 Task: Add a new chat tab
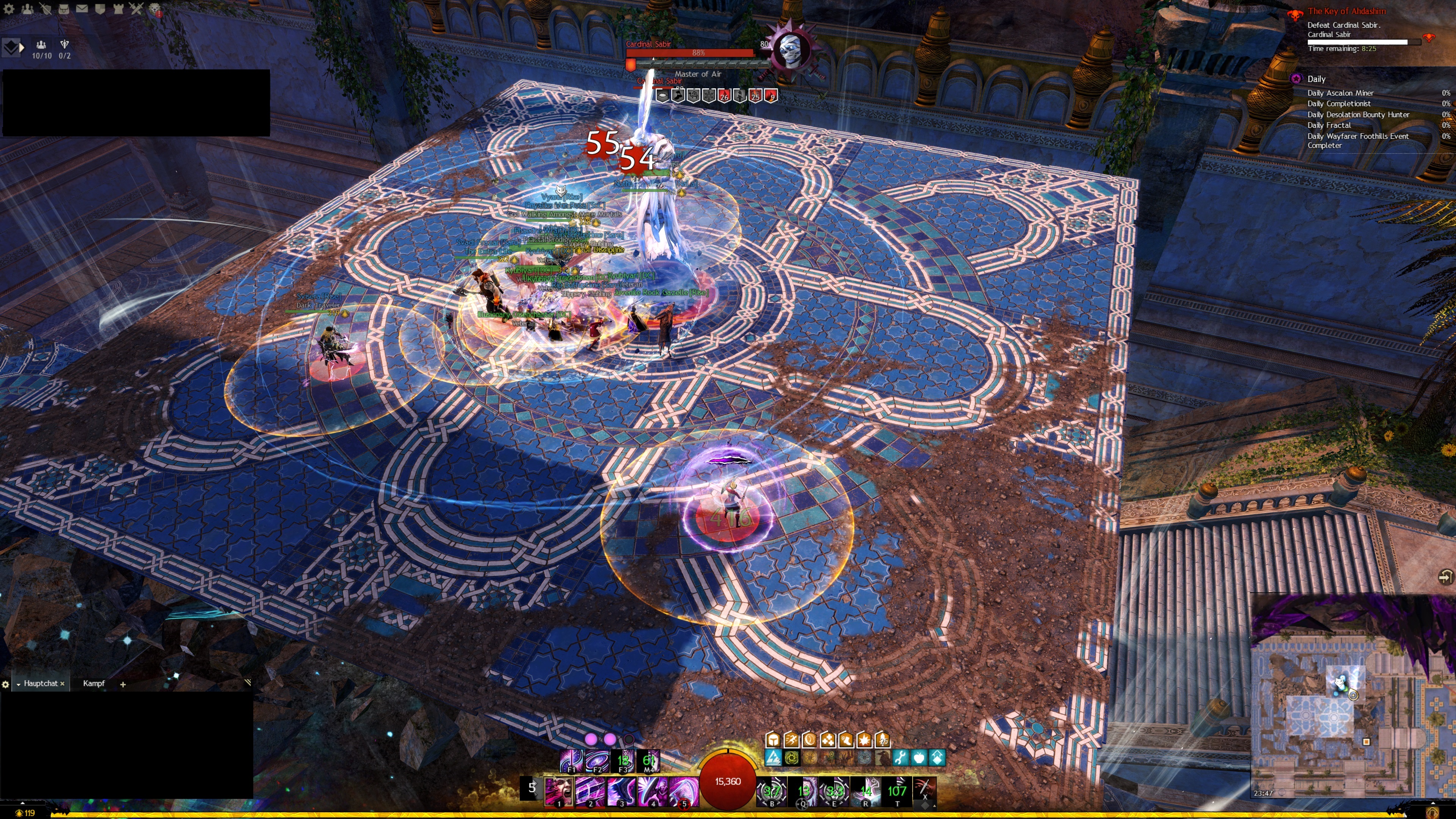pos(122,684)
